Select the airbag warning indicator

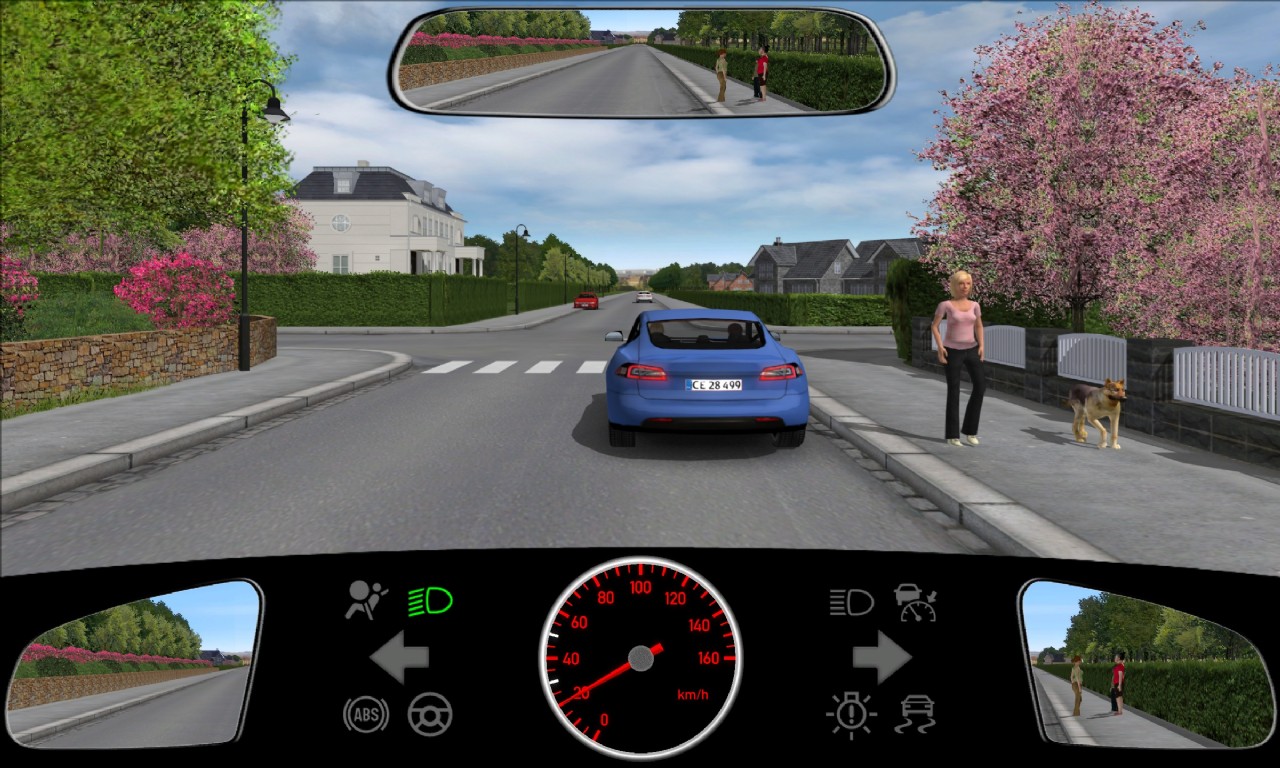366,600
